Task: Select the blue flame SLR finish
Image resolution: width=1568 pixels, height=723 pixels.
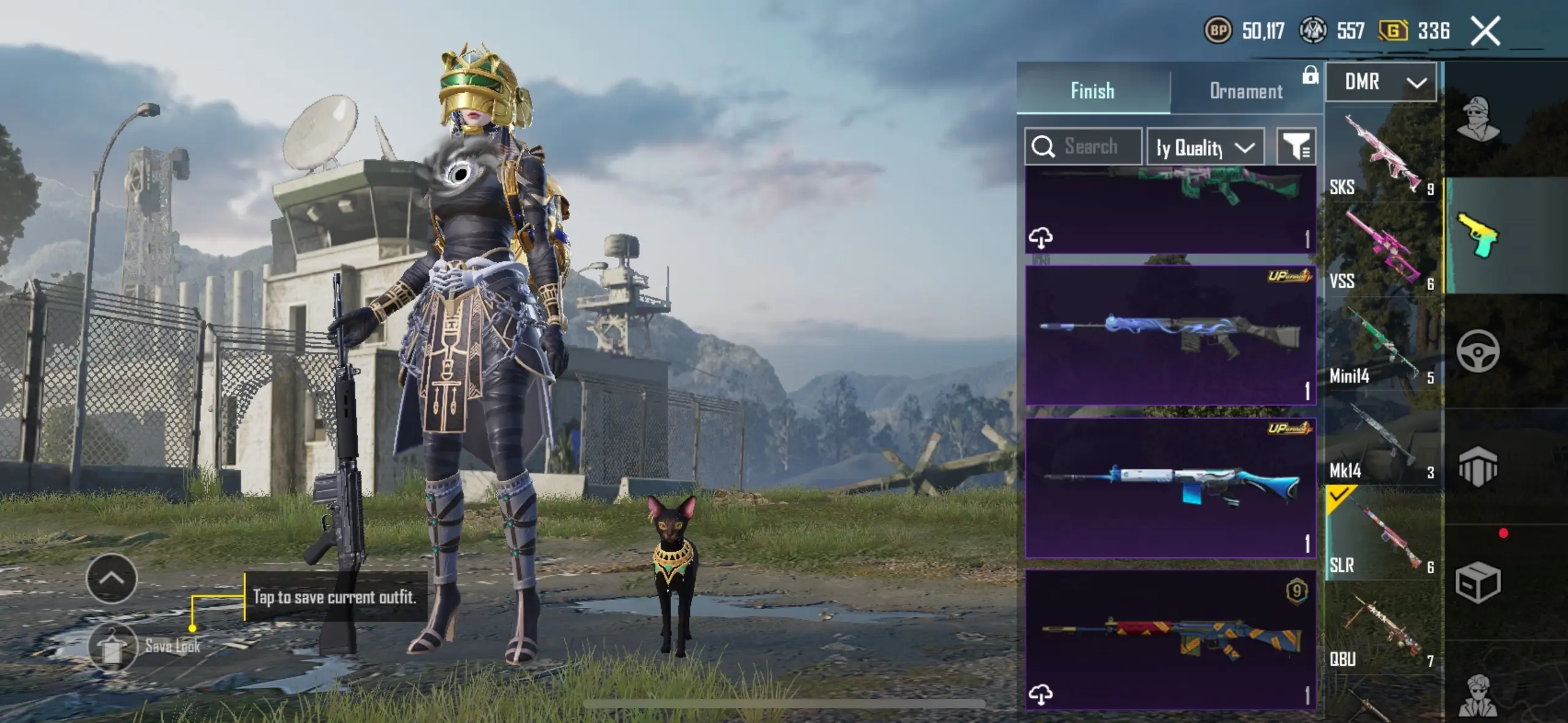Action: (1170, 335)
